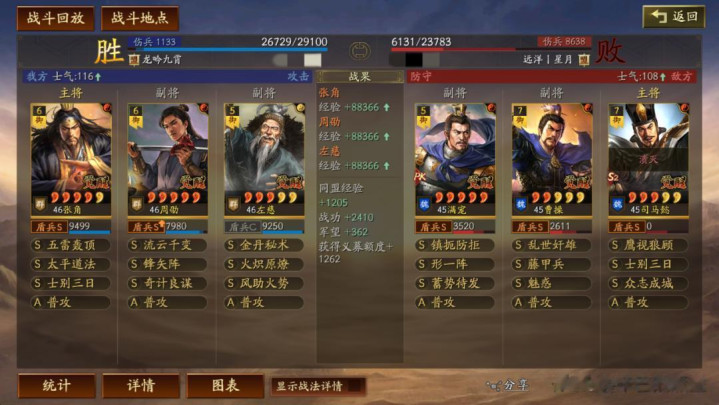Inspect the 鹰视狼顾 skill

[647, 245]
